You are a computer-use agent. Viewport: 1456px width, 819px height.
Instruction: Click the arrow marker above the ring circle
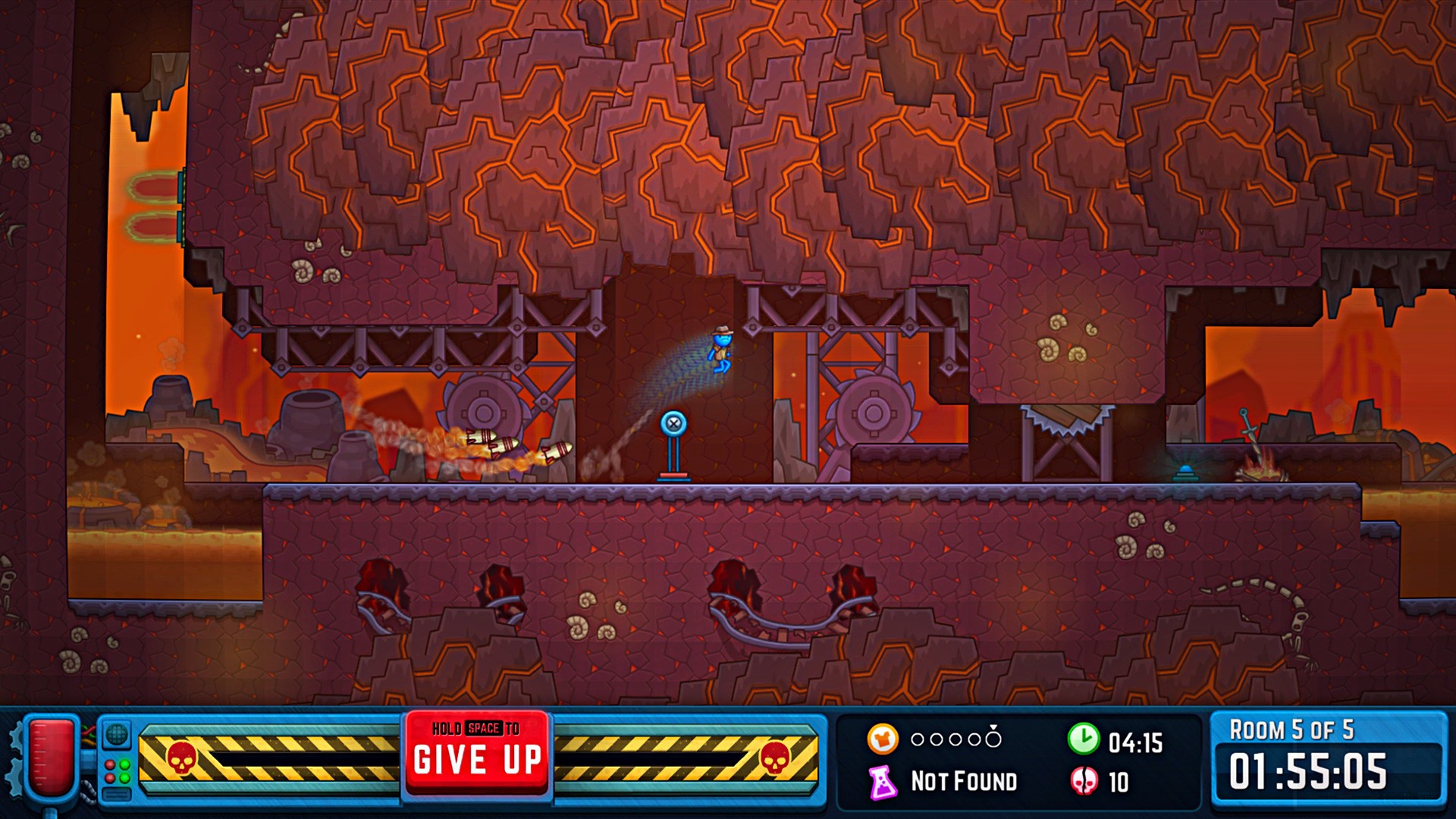[993, 726]
